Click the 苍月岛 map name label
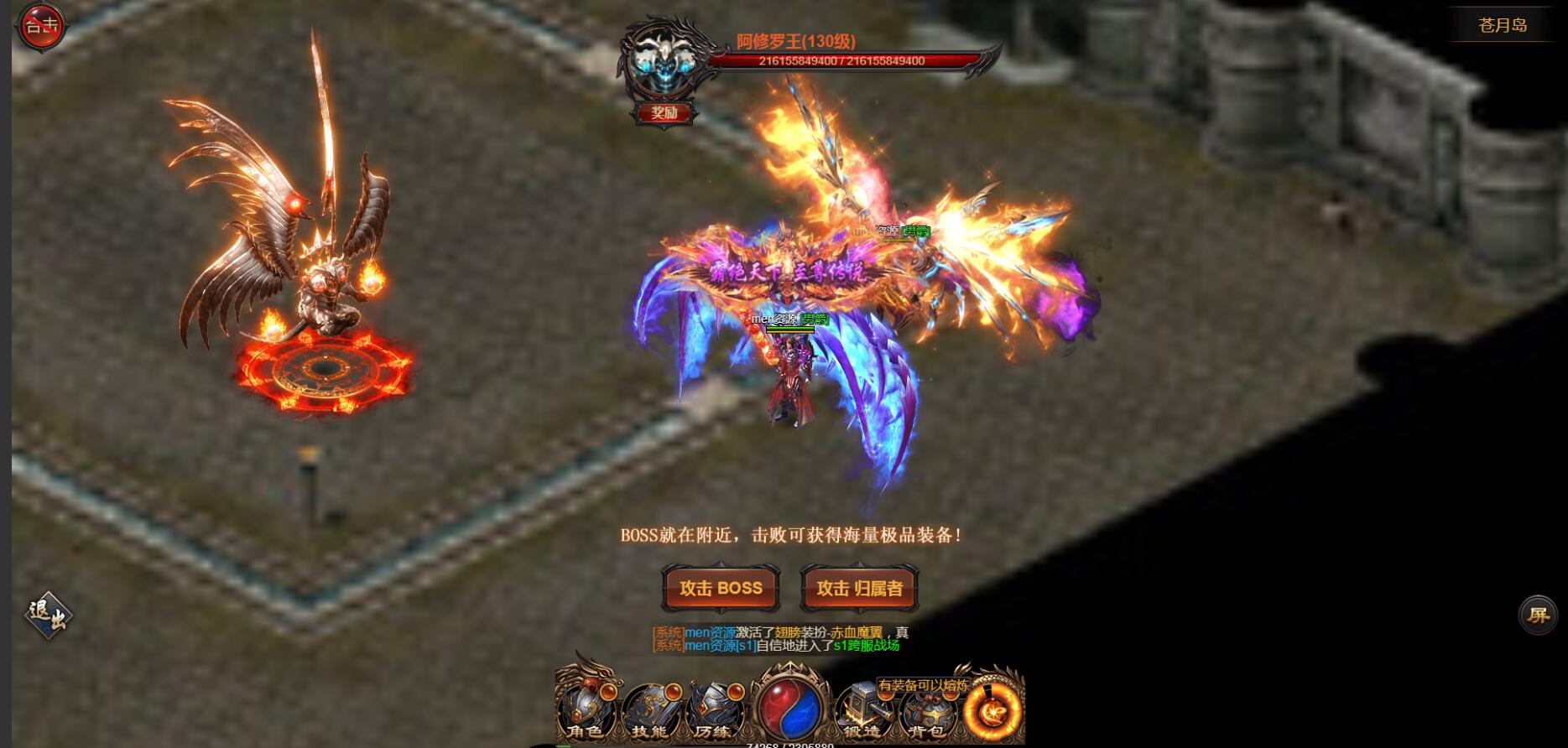The width and height of the screenshot is (1568, 748). tap(1502, 25)
